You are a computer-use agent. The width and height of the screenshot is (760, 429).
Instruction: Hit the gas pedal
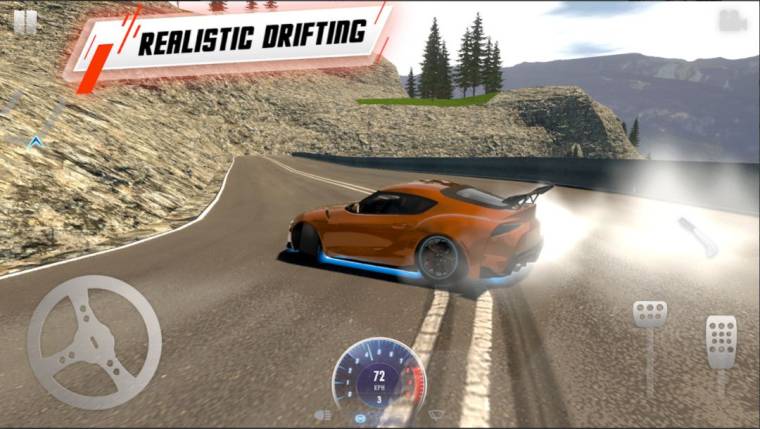(720, 342)
